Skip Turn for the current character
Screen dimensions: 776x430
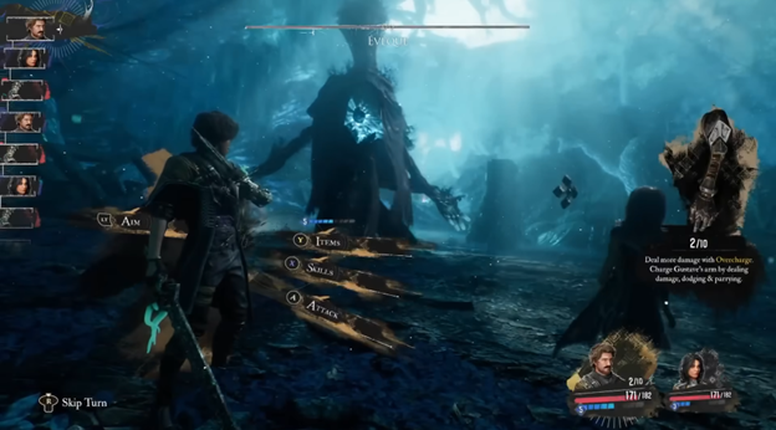[x=85, y=402]
